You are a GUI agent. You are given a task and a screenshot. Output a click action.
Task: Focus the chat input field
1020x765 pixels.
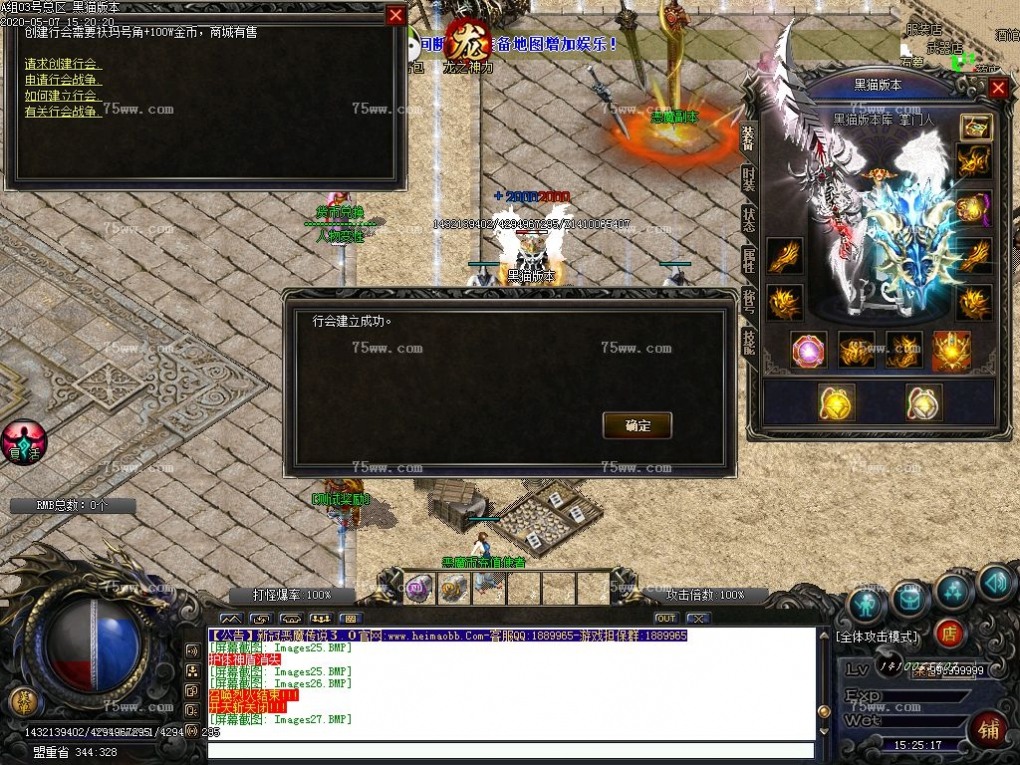[x=510, y=749]
